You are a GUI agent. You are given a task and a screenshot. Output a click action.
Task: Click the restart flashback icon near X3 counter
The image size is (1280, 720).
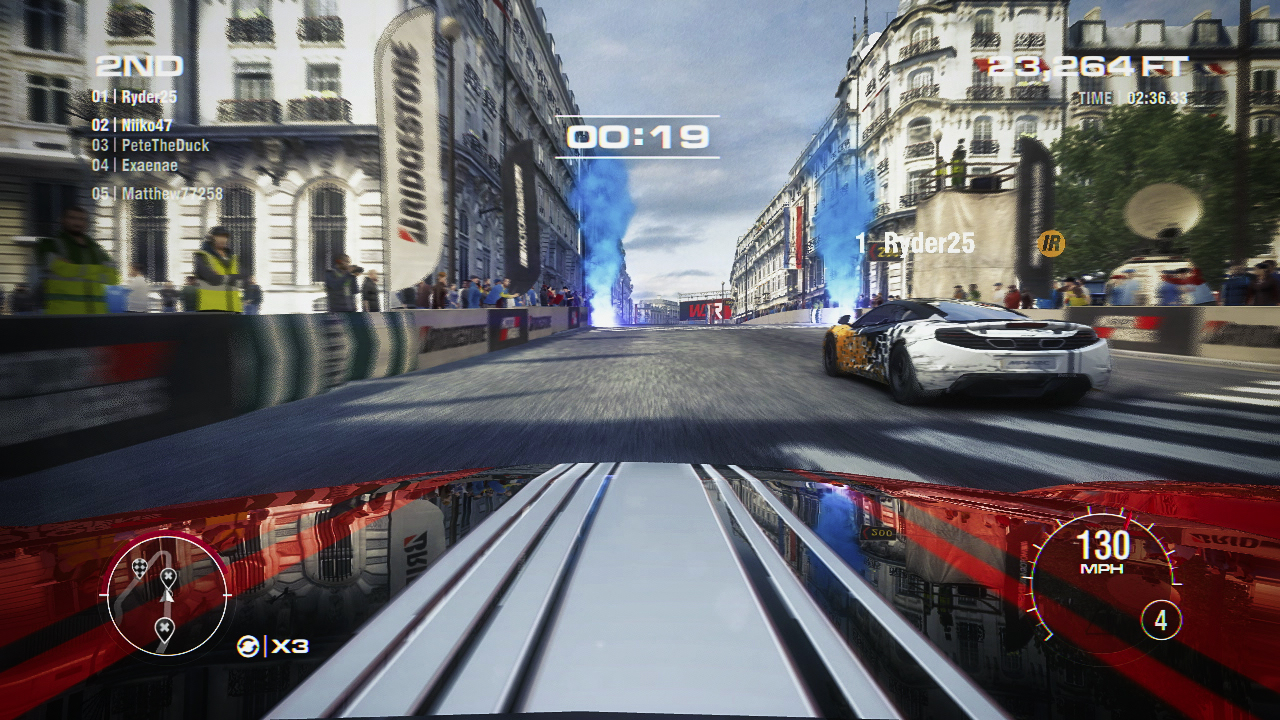point(247,646)
